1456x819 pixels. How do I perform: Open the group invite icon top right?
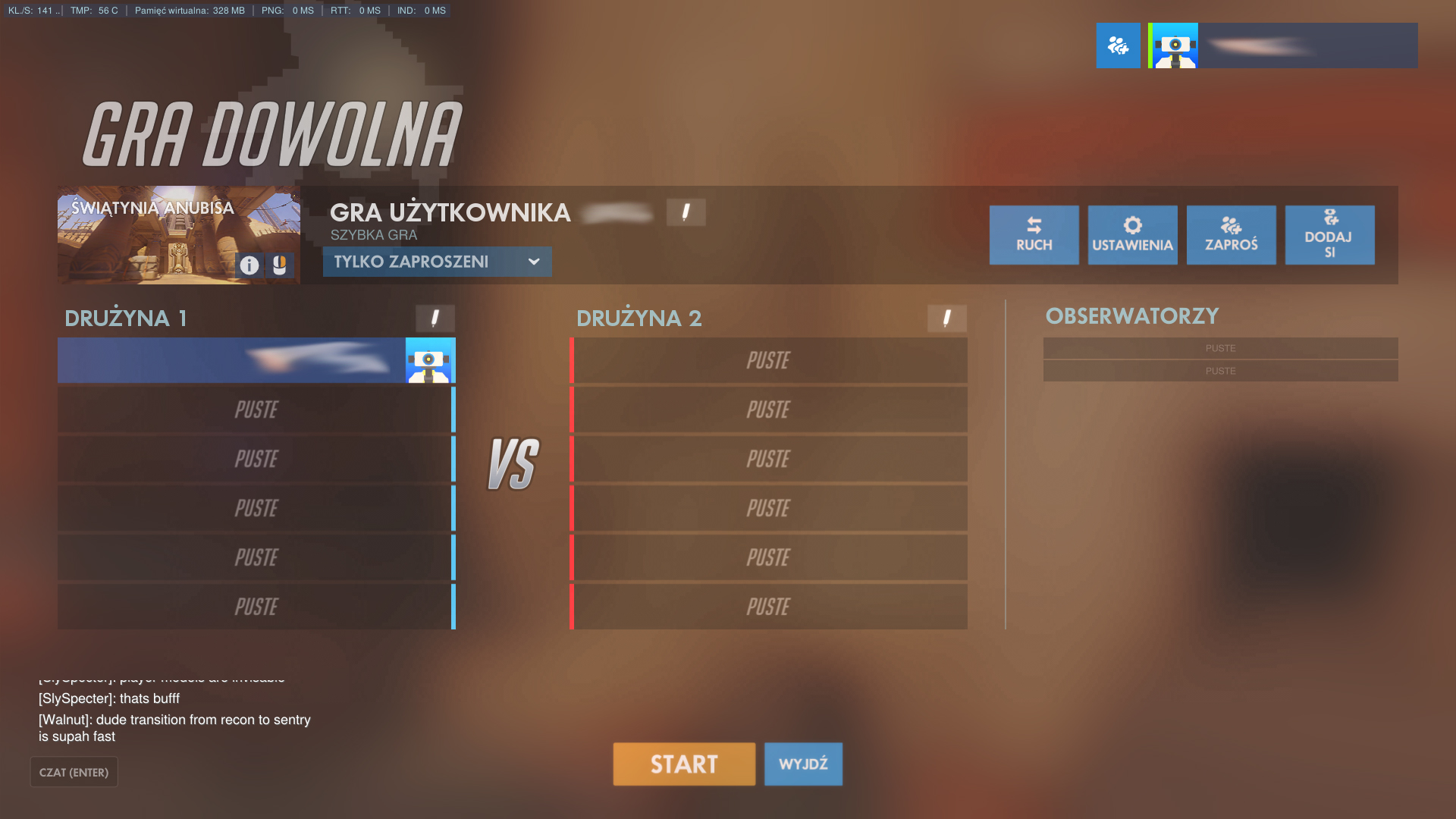pyautogui.click(x=1118, y=45)
